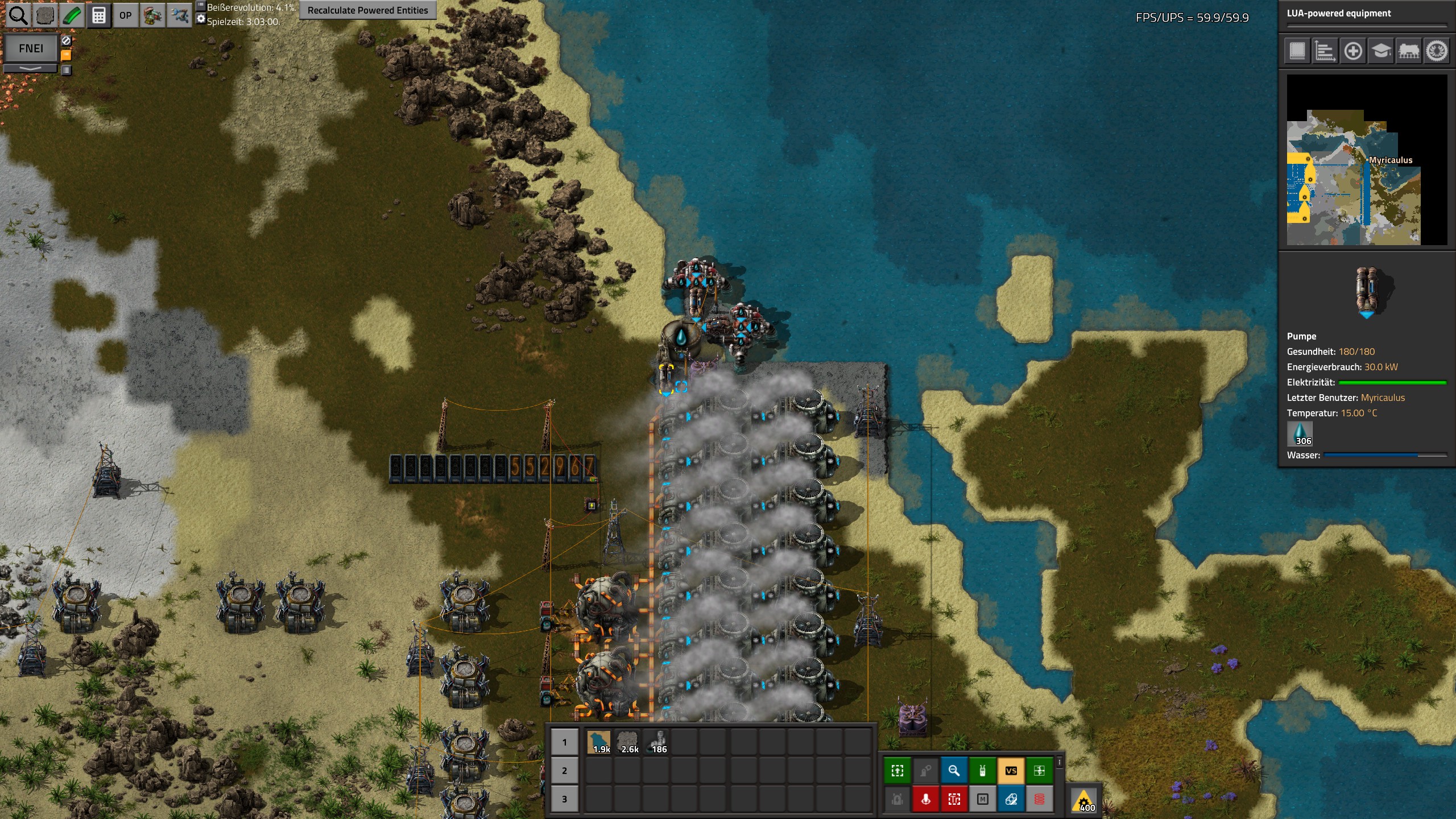Activate the zoom-out magnifier shortcut
The image size is (1456, 819).
pyautogui.click(x=954, y=771)
